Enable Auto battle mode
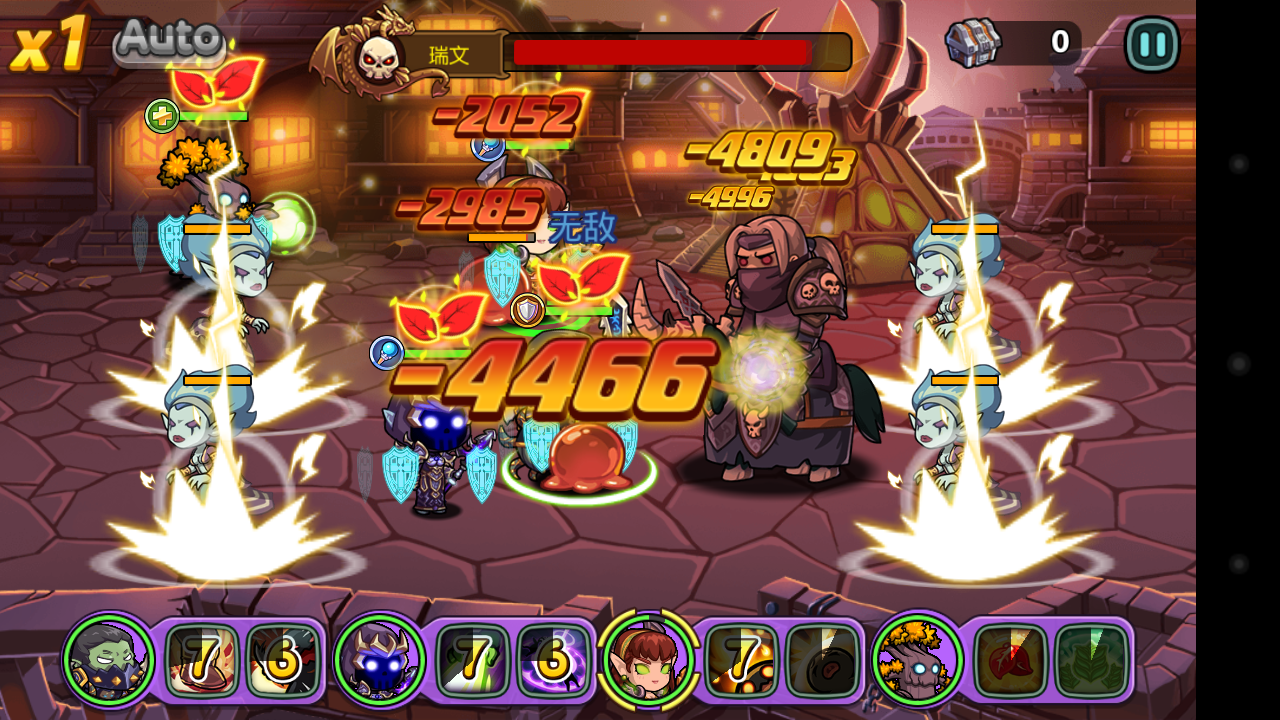1280x720 pixels. [168, 41]
